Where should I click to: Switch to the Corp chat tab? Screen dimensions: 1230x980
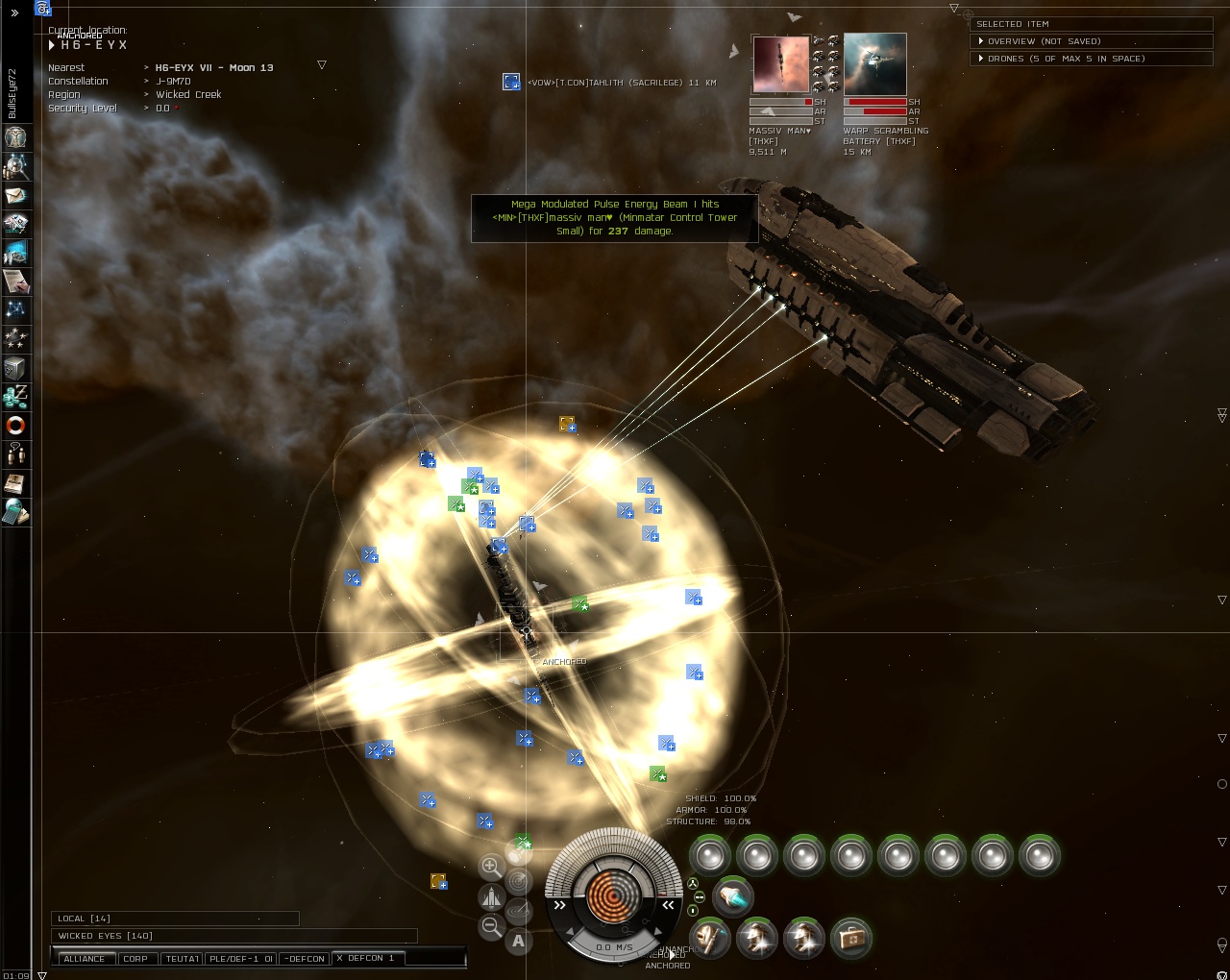point(135,959)
